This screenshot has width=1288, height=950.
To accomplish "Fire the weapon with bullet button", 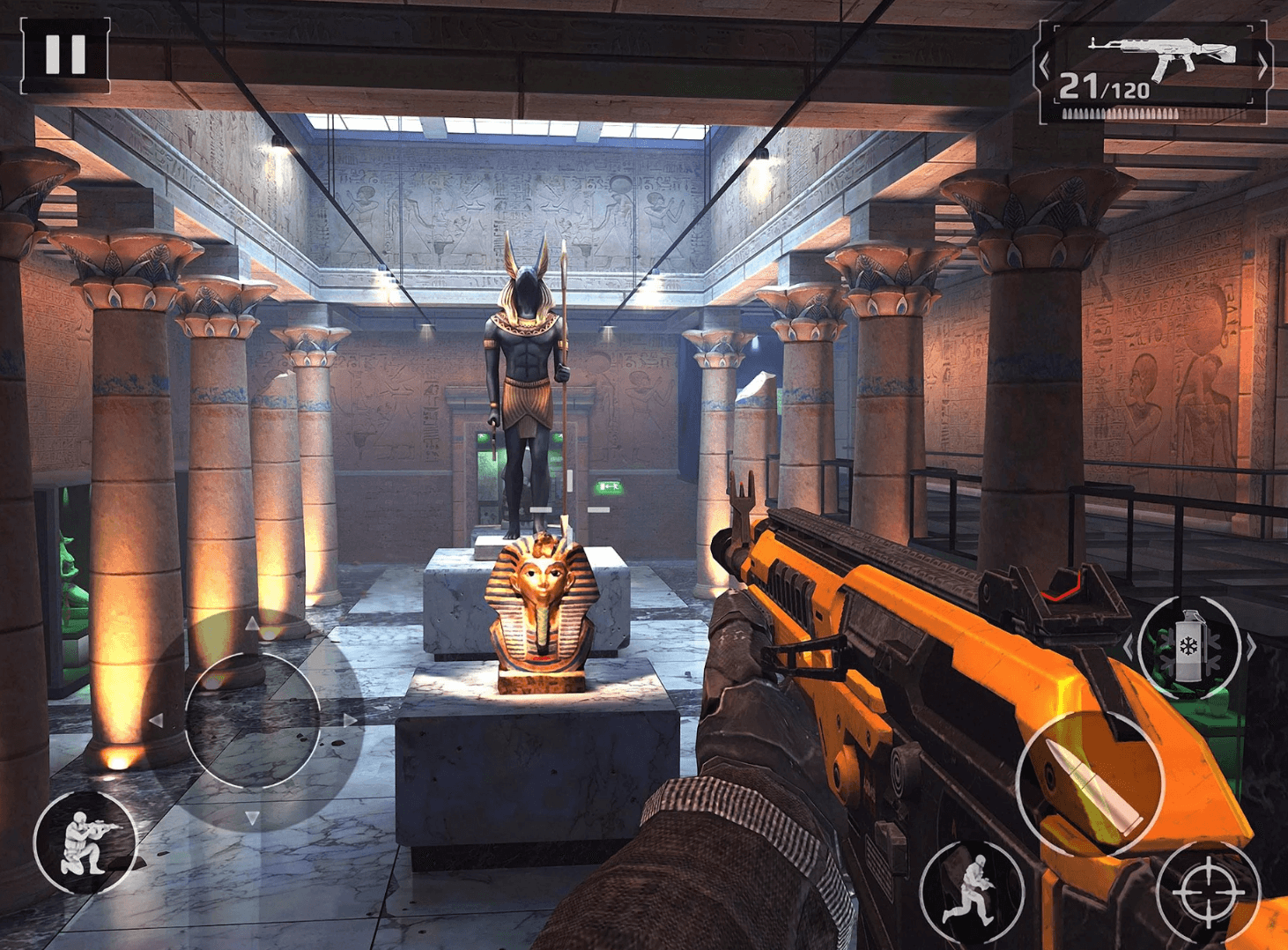I will click(x=1089, y=782).
